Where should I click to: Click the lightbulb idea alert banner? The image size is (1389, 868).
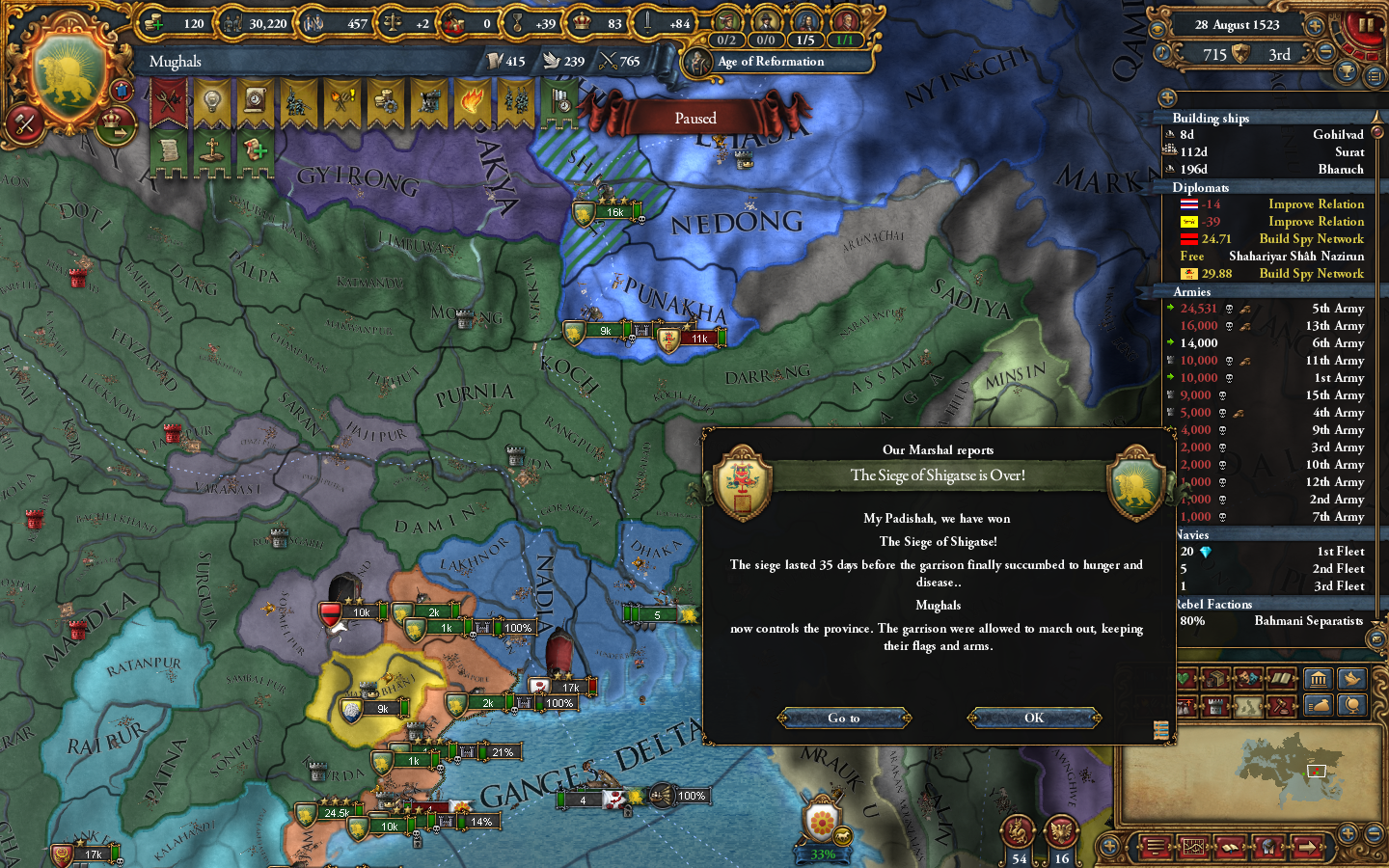pyautogui.click(x=210, y=98)
